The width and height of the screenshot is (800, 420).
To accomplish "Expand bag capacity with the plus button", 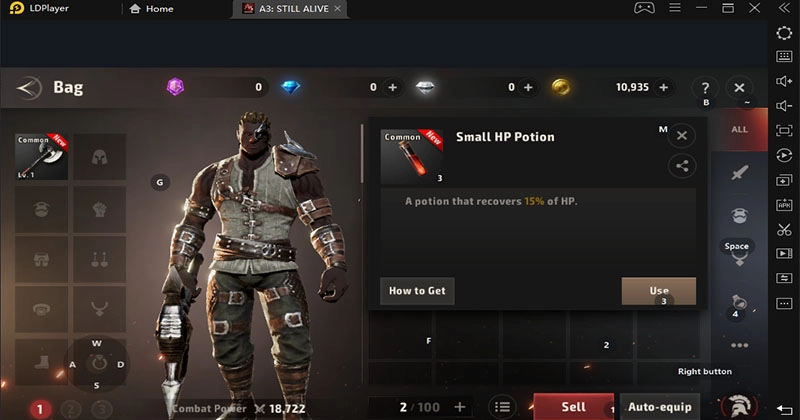I will coord(460,407).
